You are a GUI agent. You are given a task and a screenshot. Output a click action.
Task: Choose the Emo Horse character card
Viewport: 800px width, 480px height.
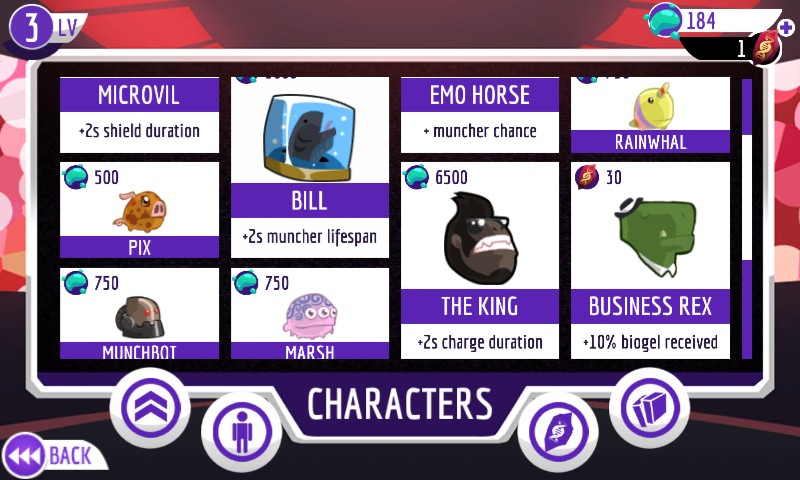pyautogui.click(x=480, y=113)
